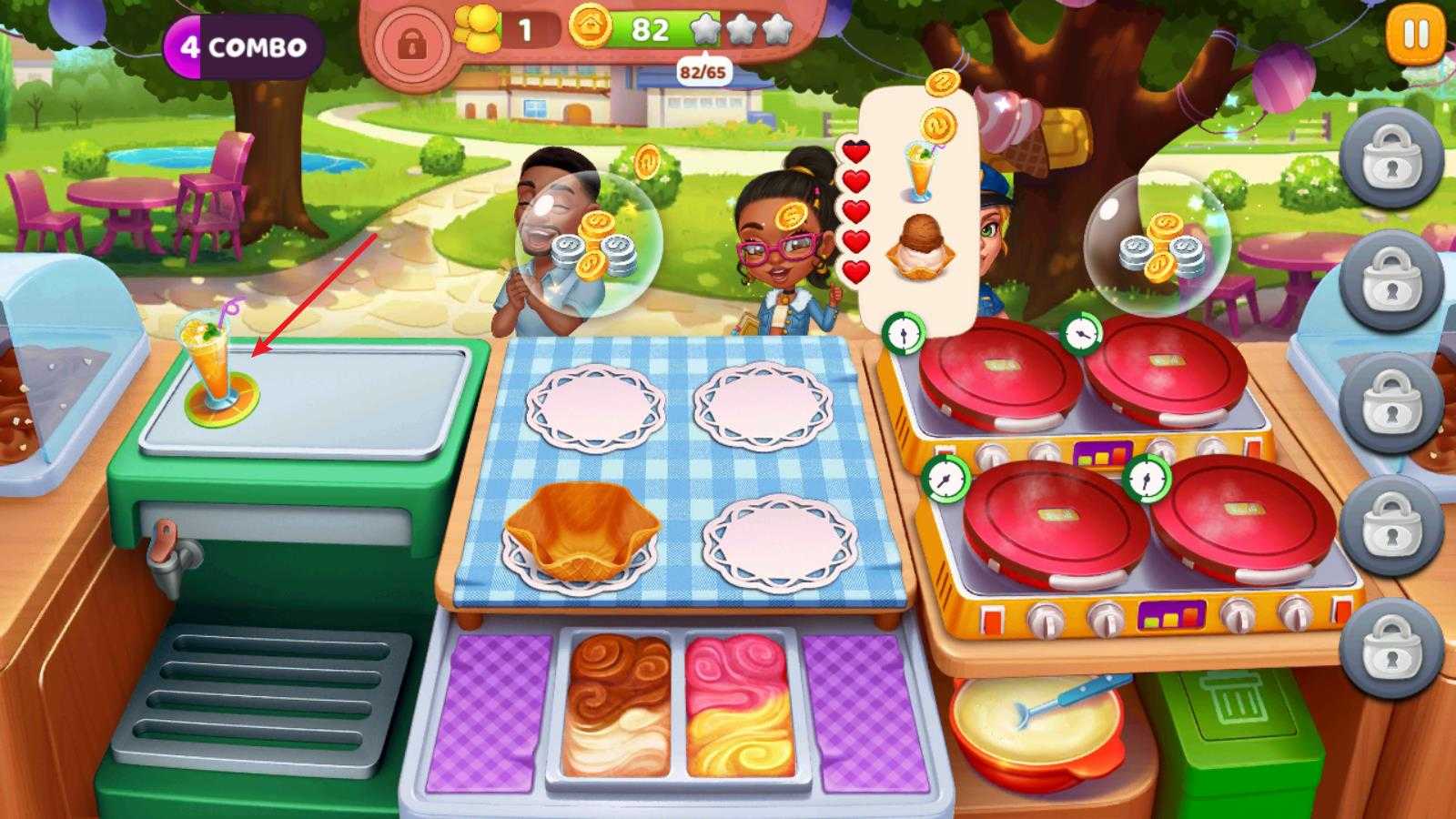
Task: Scoop from the strawberry ice cream tub
Action: (739, 703)
